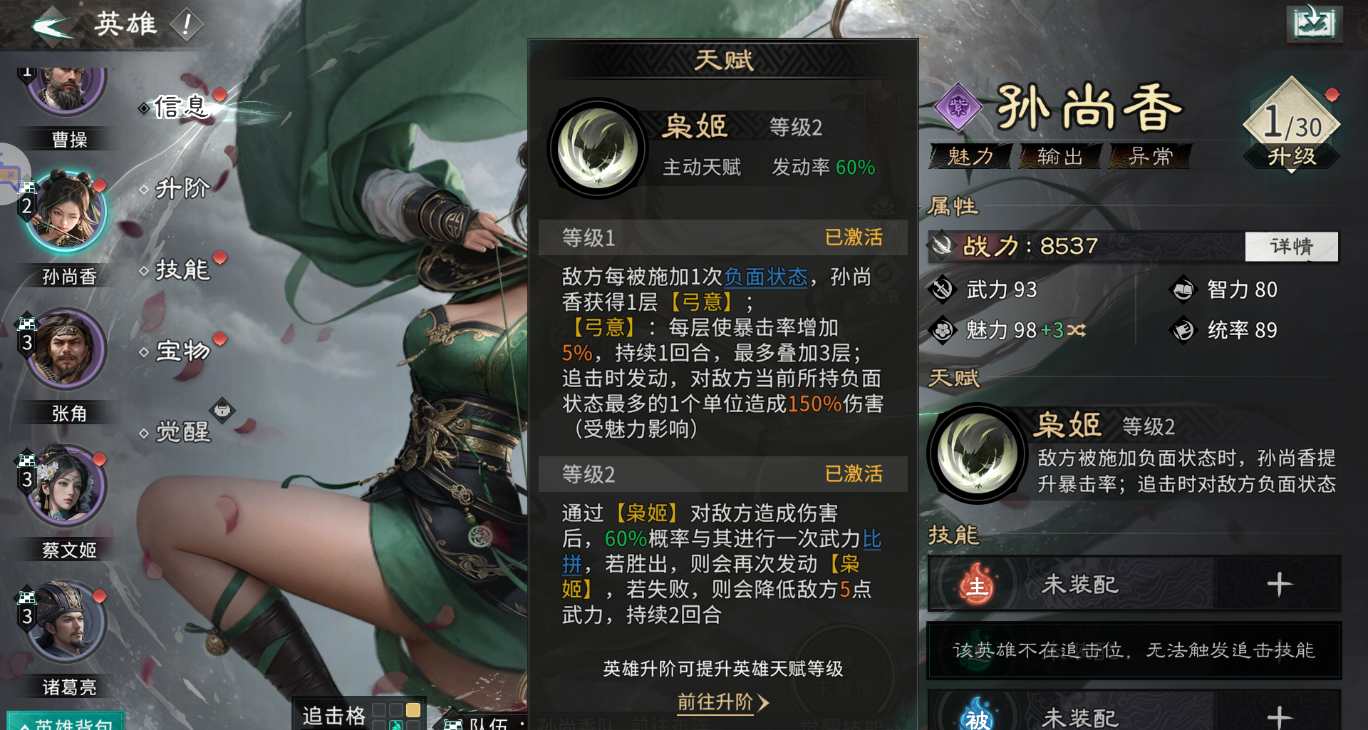Expand 前往升阶 with its chevron
The height and width of the screenshot is (730, 1368).
[x=724, y=703]
